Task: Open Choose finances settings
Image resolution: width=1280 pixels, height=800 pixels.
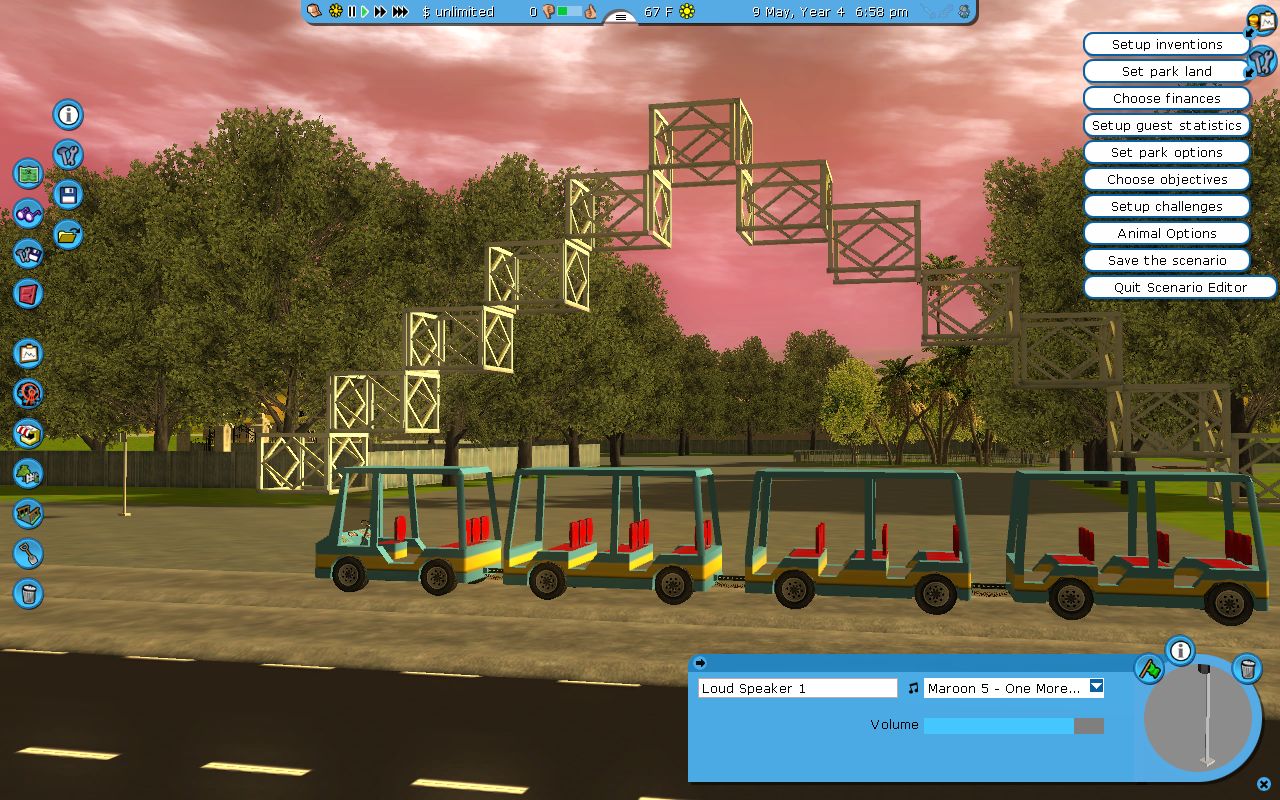Action: click(1166, 99)
